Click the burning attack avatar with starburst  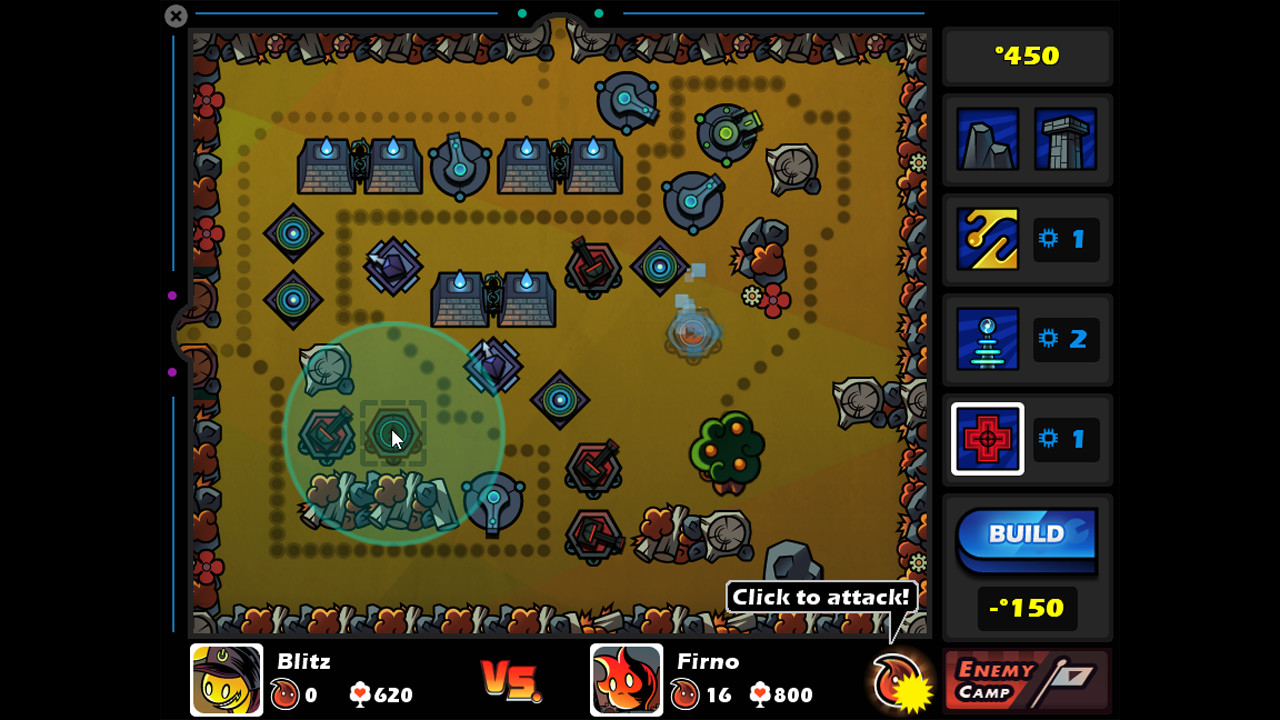tap(900, 679)
